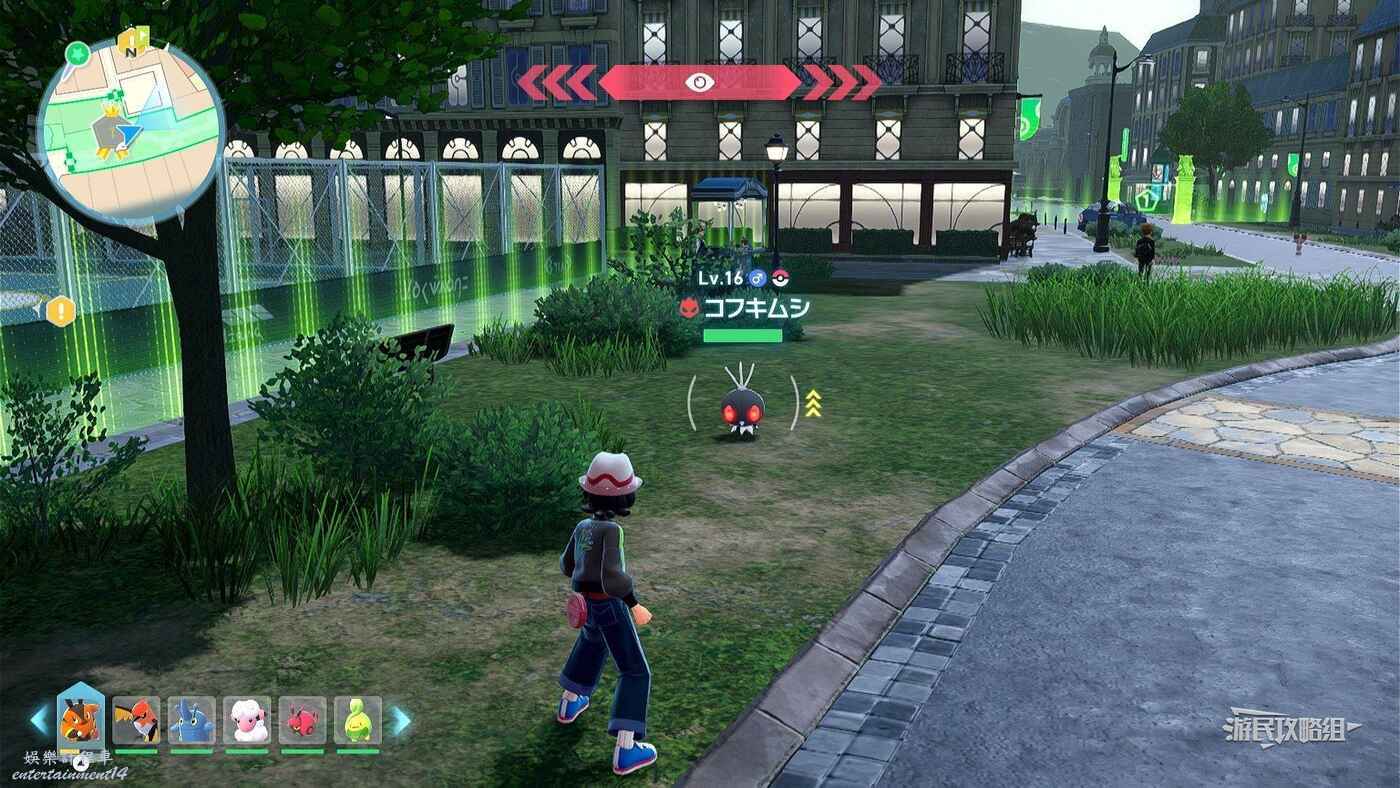Choose the blue Heracross party slot

pyautogui.click(x=191, y=720)
